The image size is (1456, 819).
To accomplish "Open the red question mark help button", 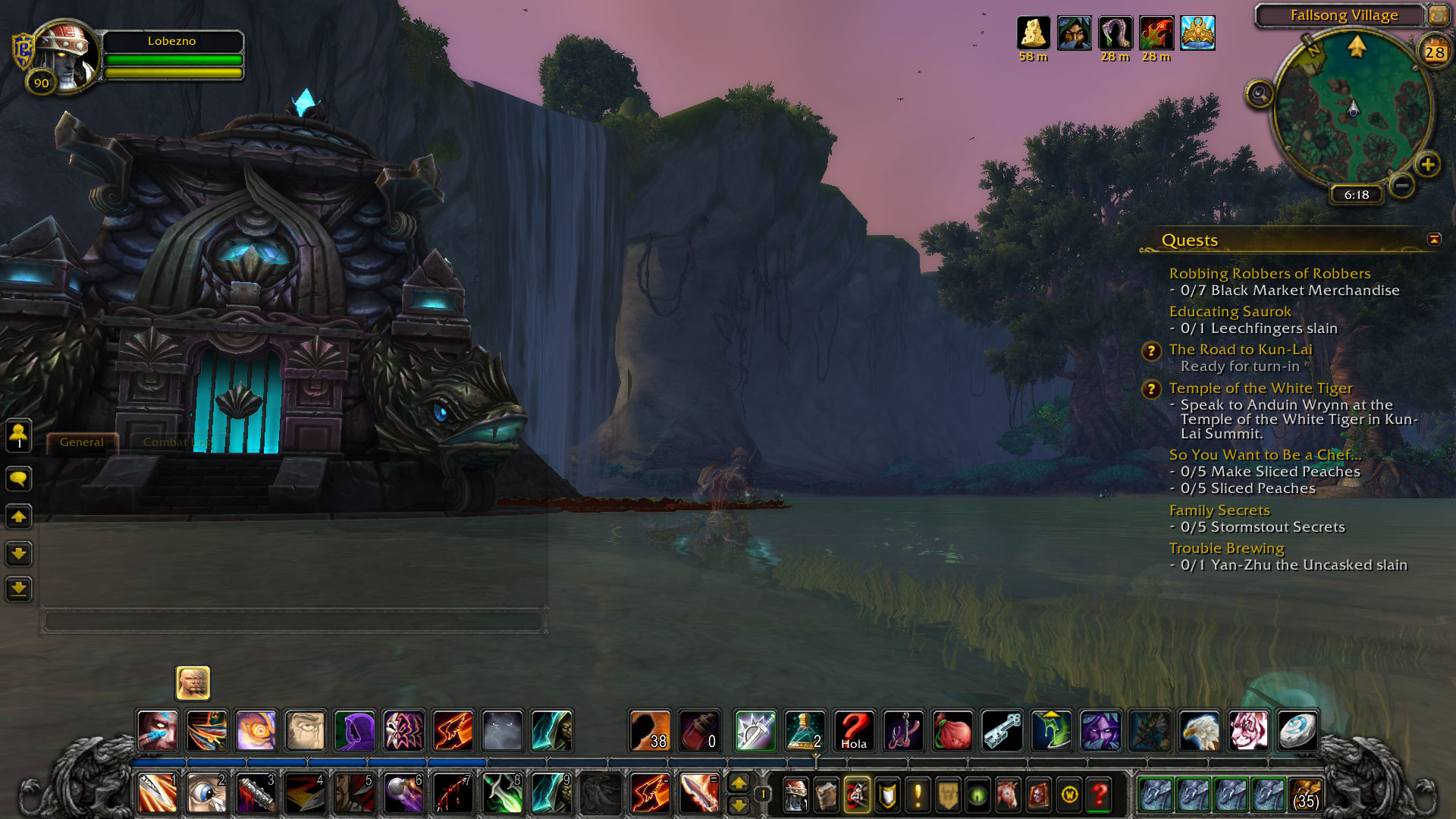I will [x=1099, y=795].
